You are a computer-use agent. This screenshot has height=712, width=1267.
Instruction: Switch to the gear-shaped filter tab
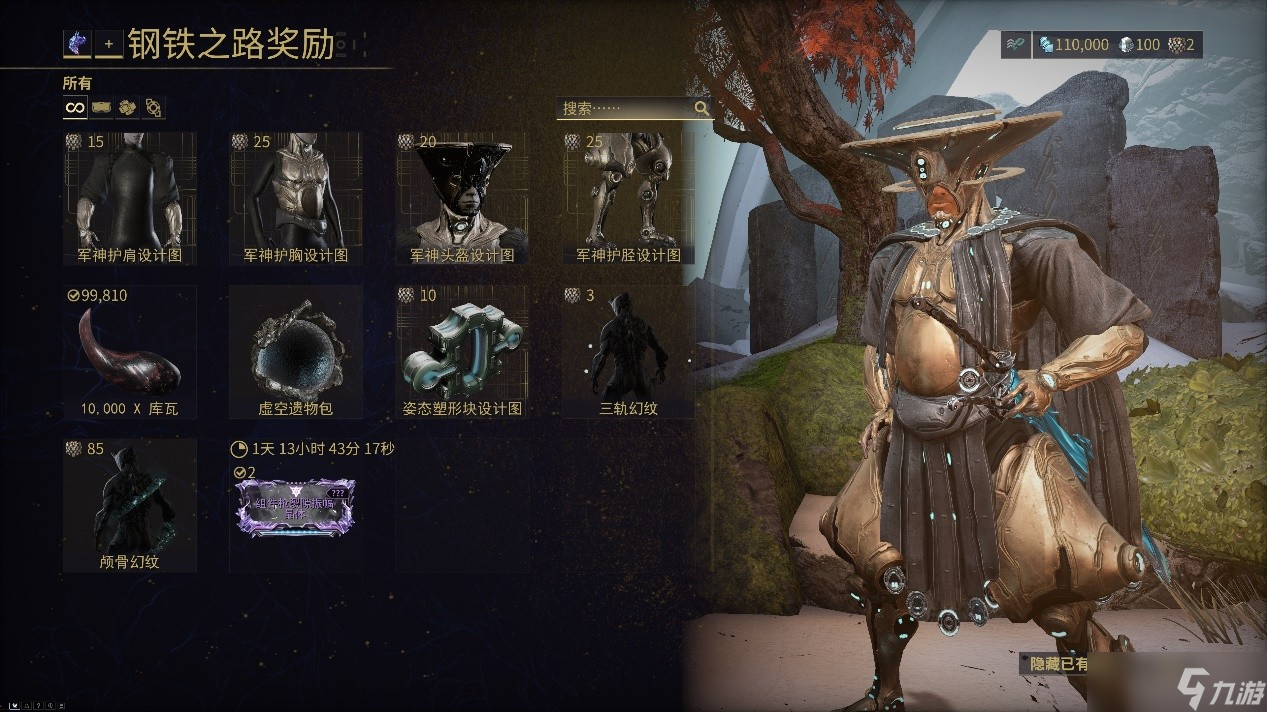[127, 107]
